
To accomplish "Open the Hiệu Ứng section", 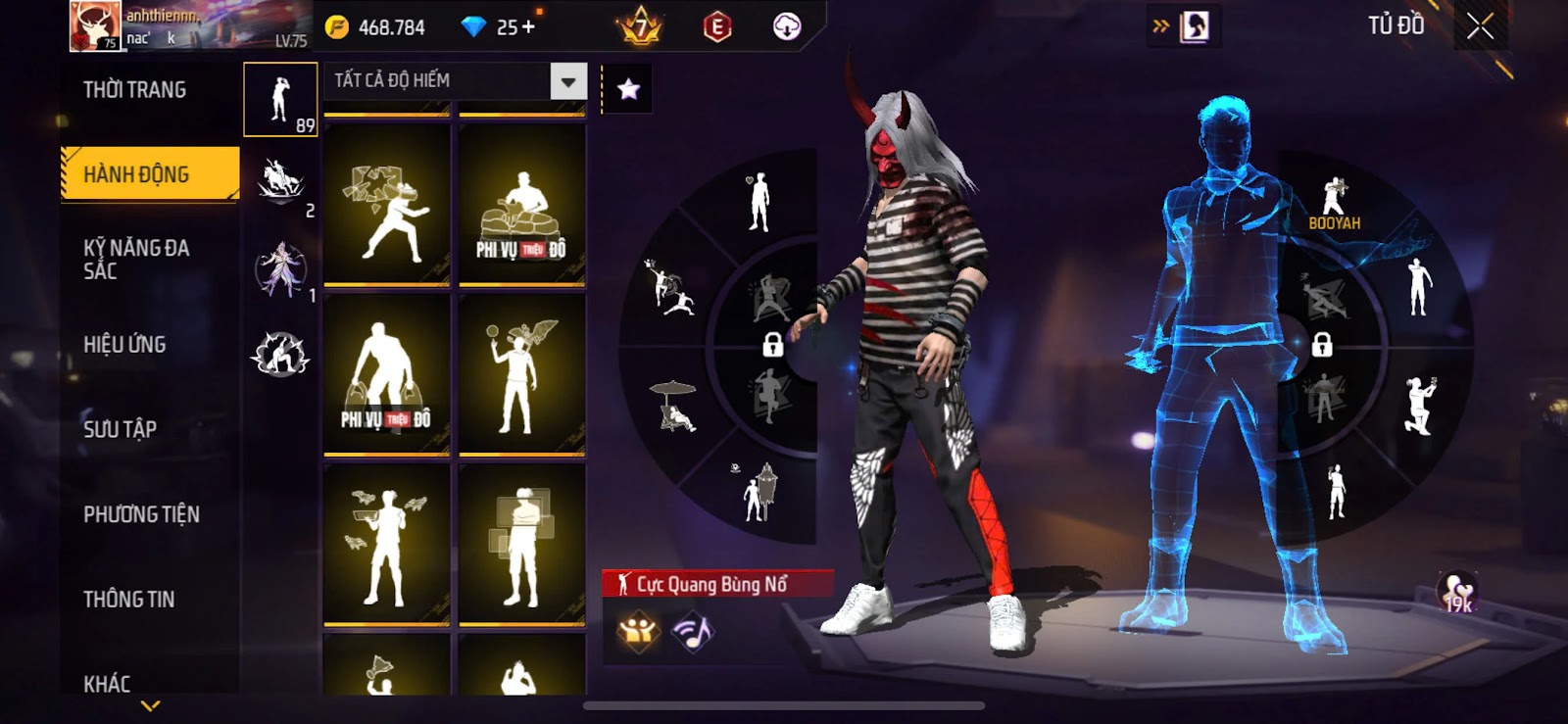I will tap(124, 345).
